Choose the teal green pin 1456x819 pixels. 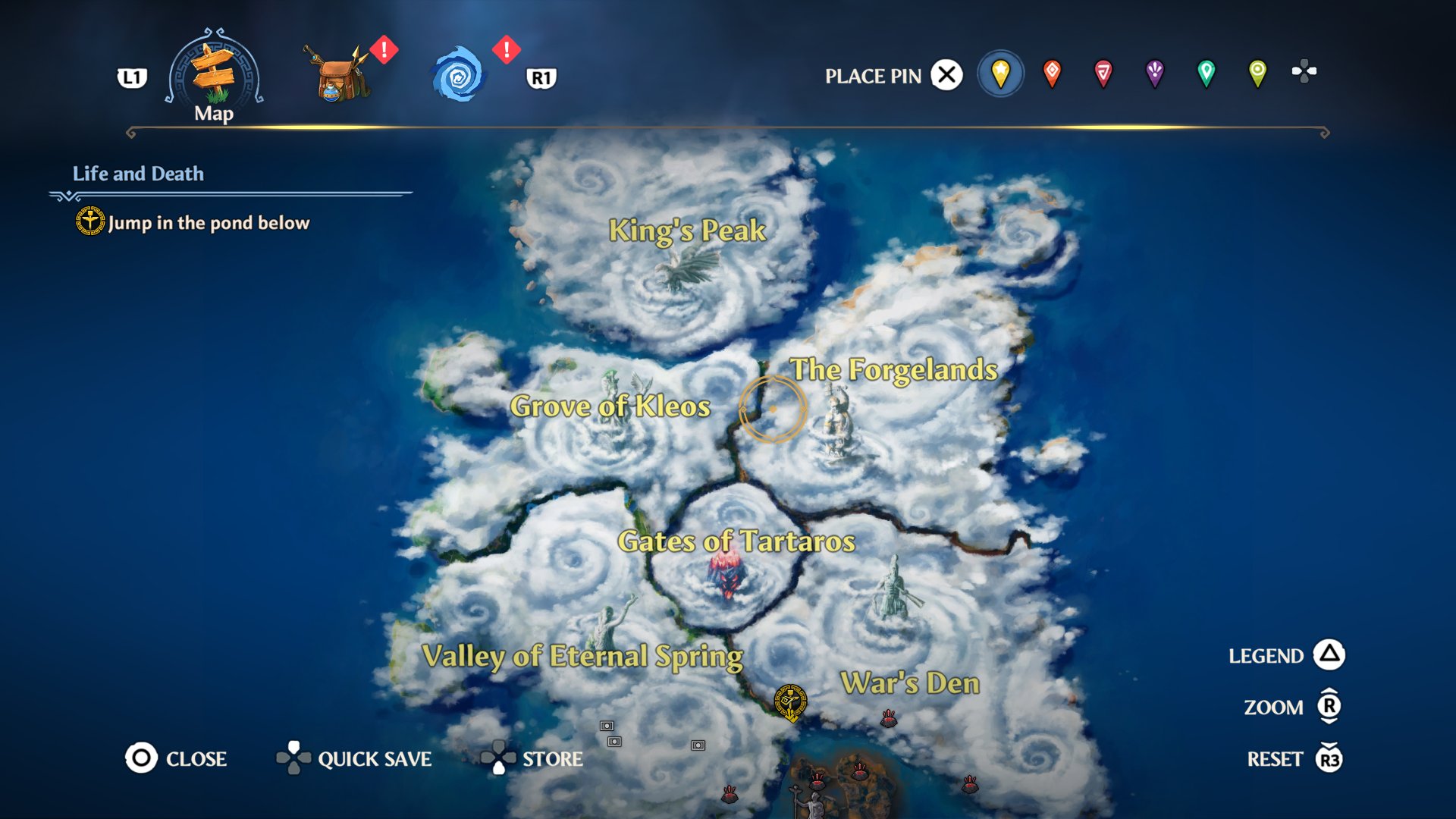[x=1206, y=74]
